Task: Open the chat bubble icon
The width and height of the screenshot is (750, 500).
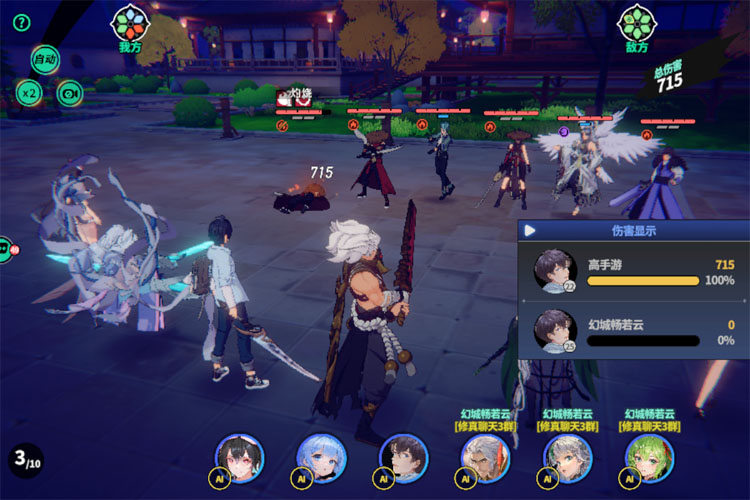Action: click(x=4, y=249)
